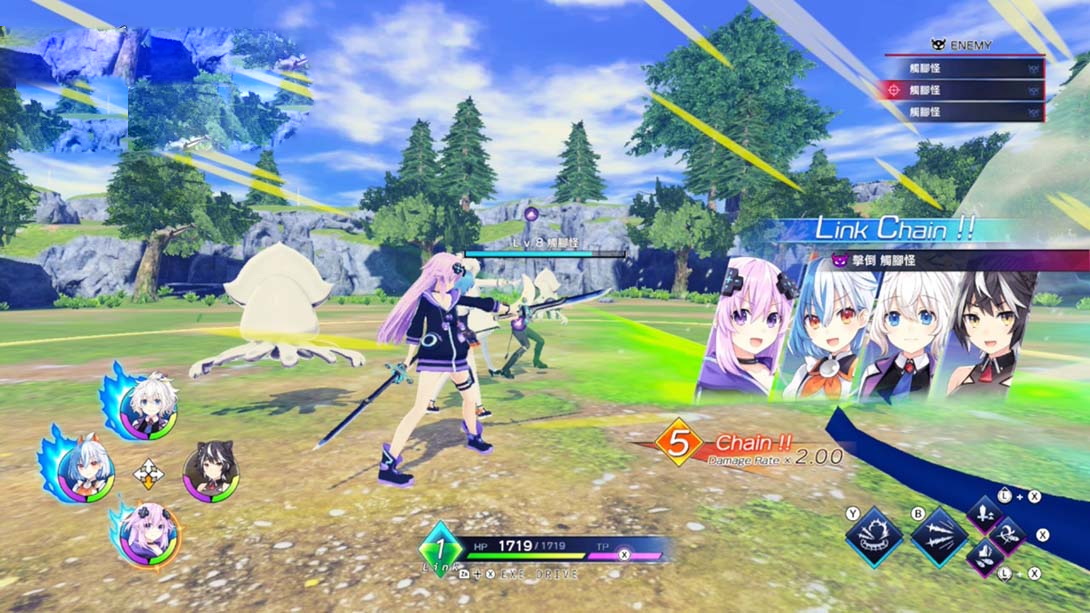
Task: Select the white-haired girl party portrait
Action: click(152, 405)
